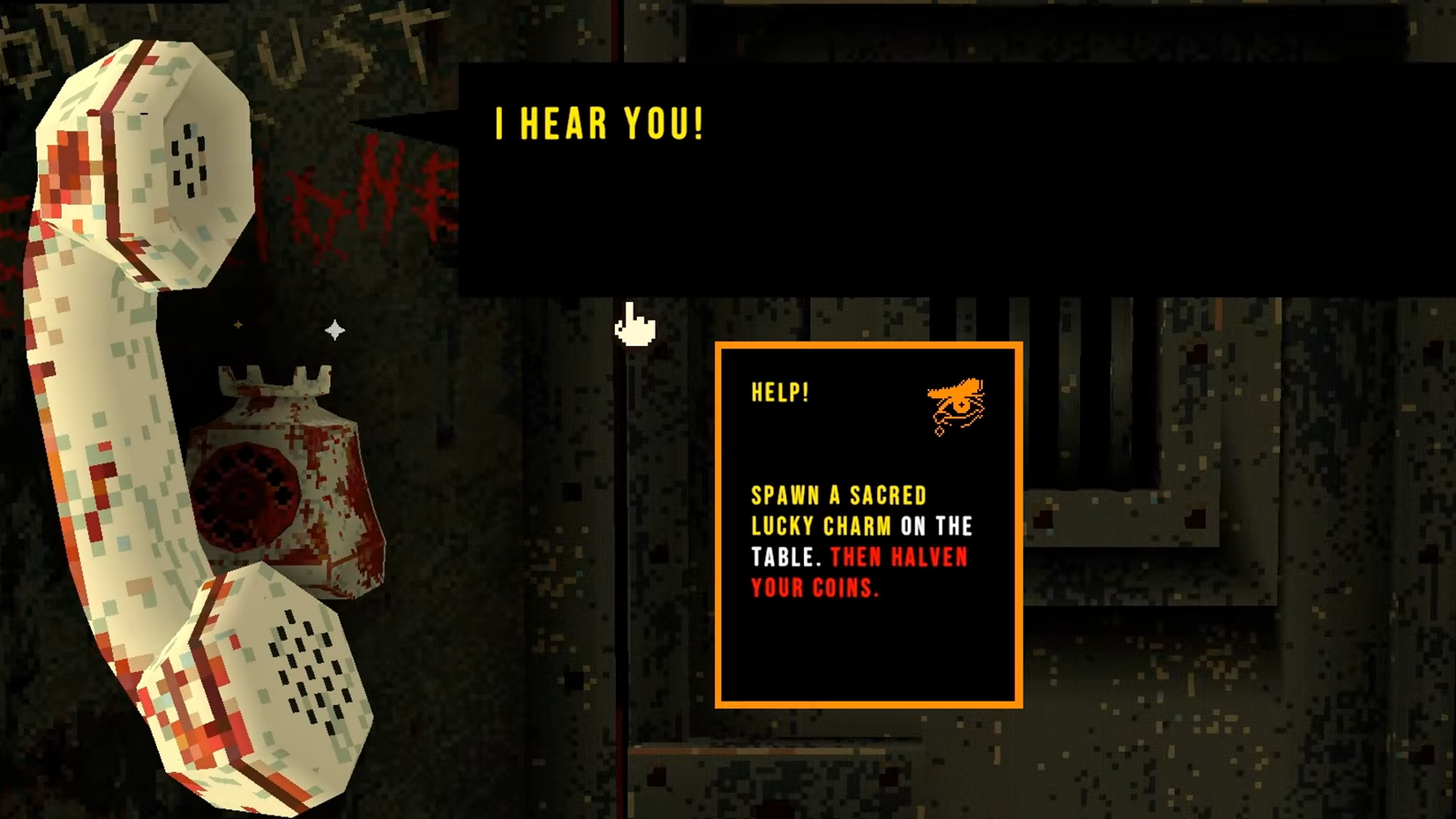Click the white pointing hand cursor icon
1456x819 pixels.
634,325
